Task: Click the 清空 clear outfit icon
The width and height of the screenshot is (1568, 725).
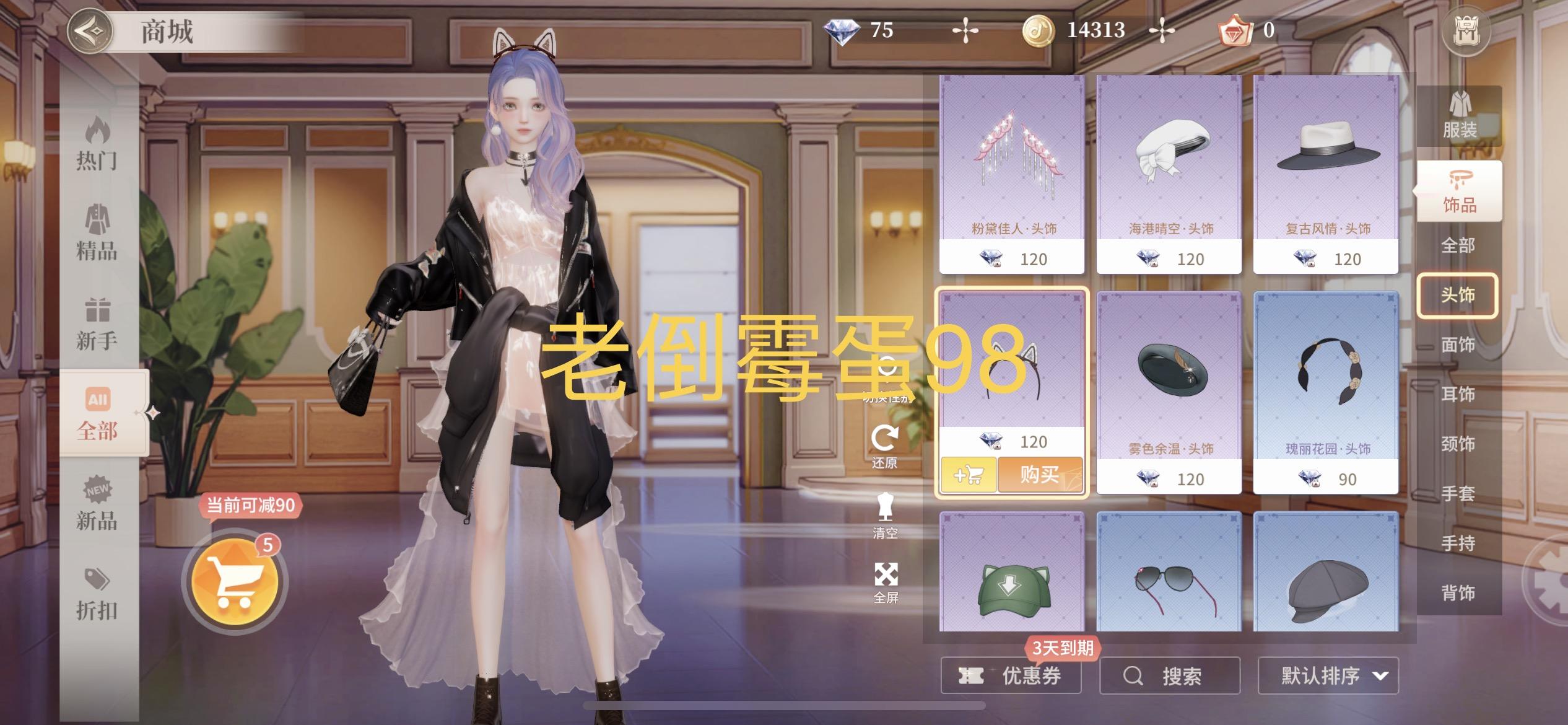Action: click(x=884, y=514)
